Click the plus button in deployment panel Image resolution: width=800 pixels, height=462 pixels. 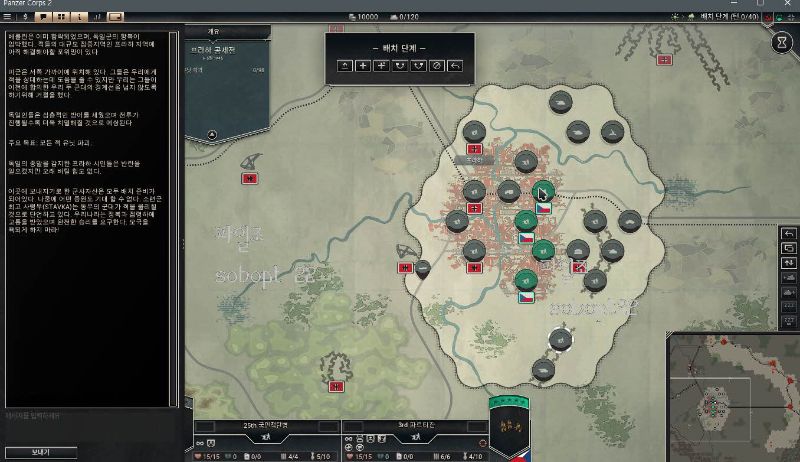(x=361, y=65)
